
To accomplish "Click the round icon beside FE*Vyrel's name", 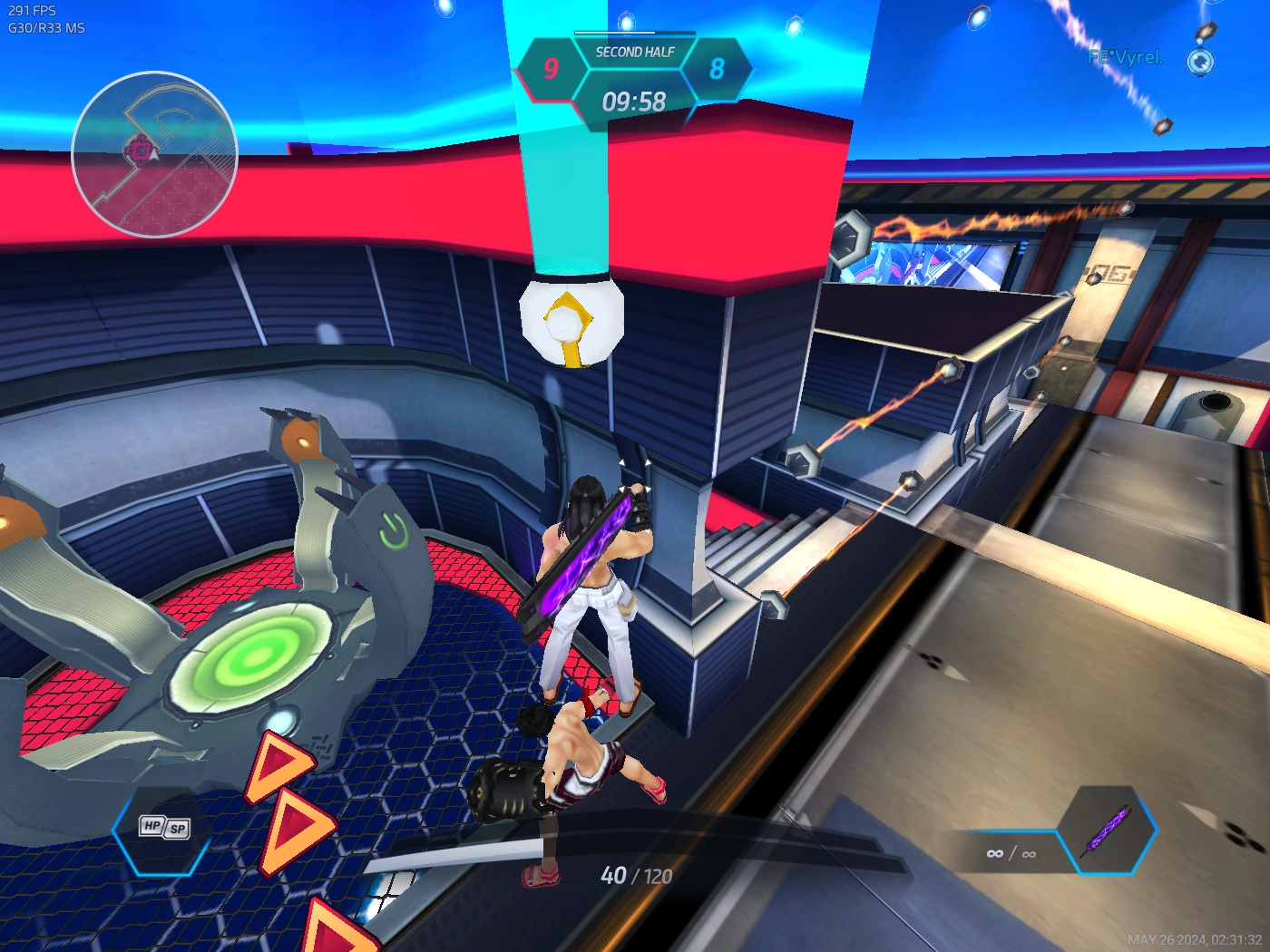I will [1200, 61].
